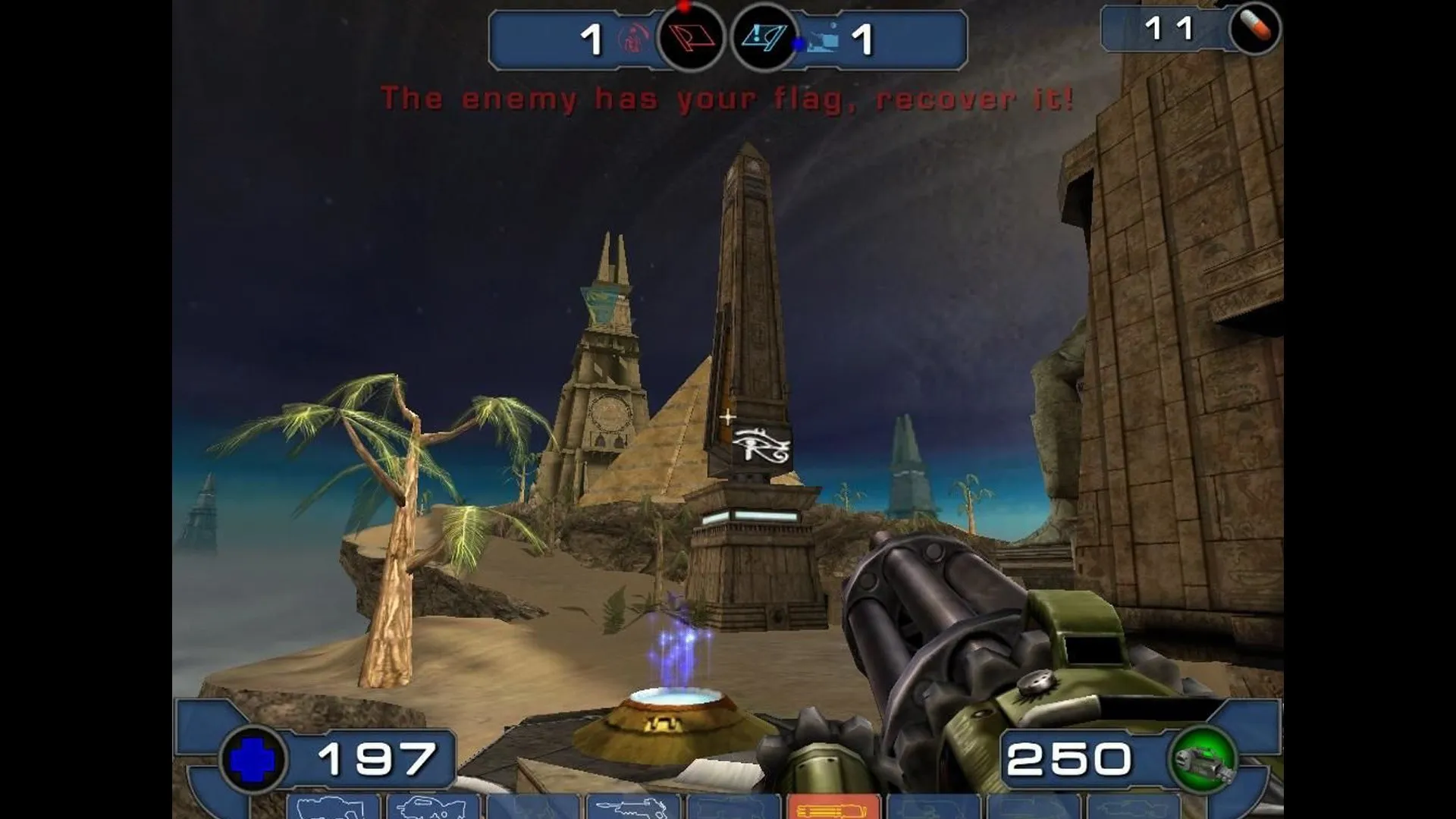The width and height of the screenshot is (1456, 819).
Task: Select the green minigun ammo icon
Action: [x=1203, y=759]
